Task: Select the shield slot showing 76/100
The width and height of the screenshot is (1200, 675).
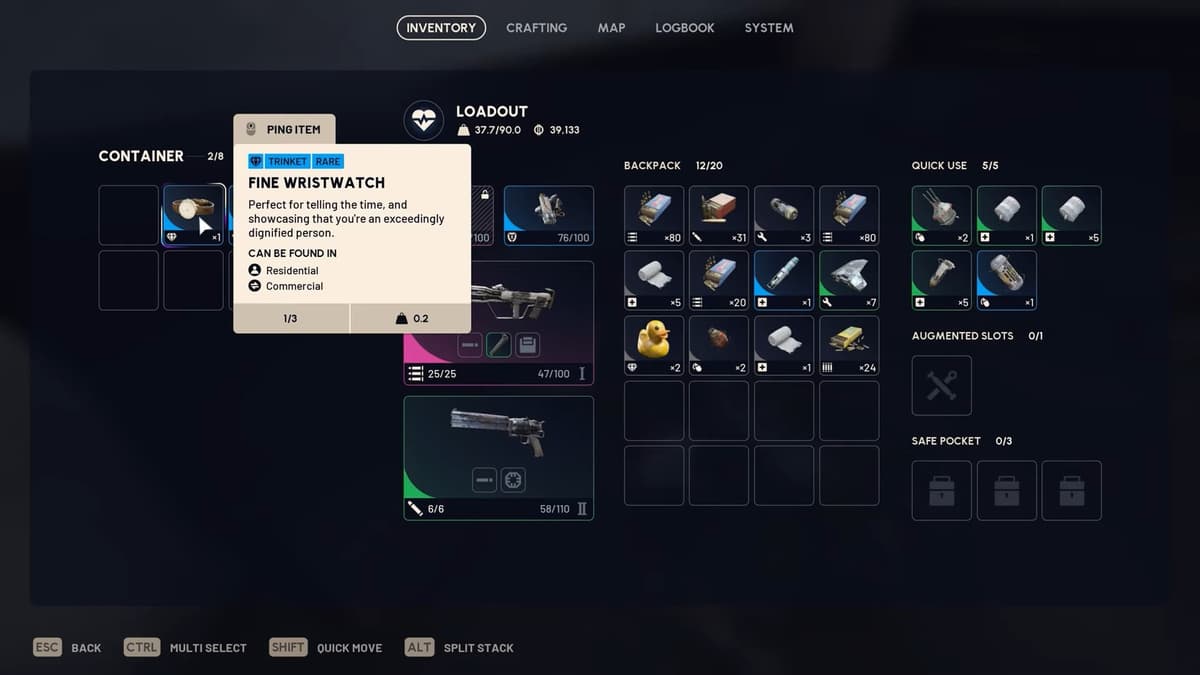Action: [548, 215]
